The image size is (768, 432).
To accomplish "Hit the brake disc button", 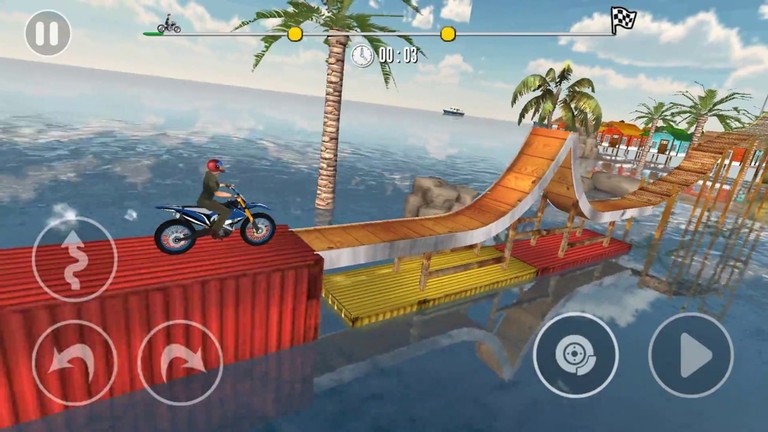I will 575,355.
